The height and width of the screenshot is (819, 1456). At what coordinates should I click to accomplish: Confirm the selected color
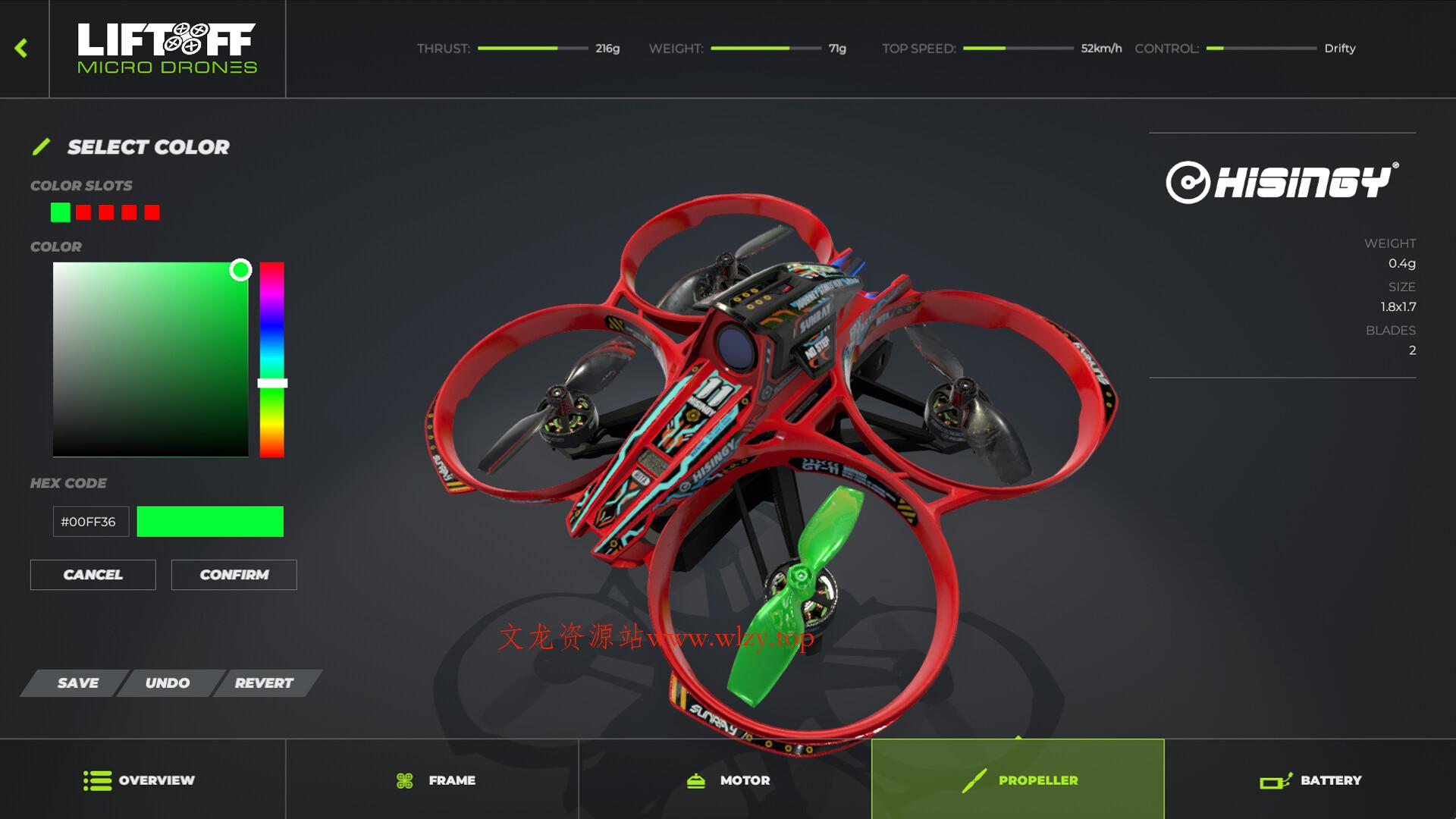click(234, 574)
